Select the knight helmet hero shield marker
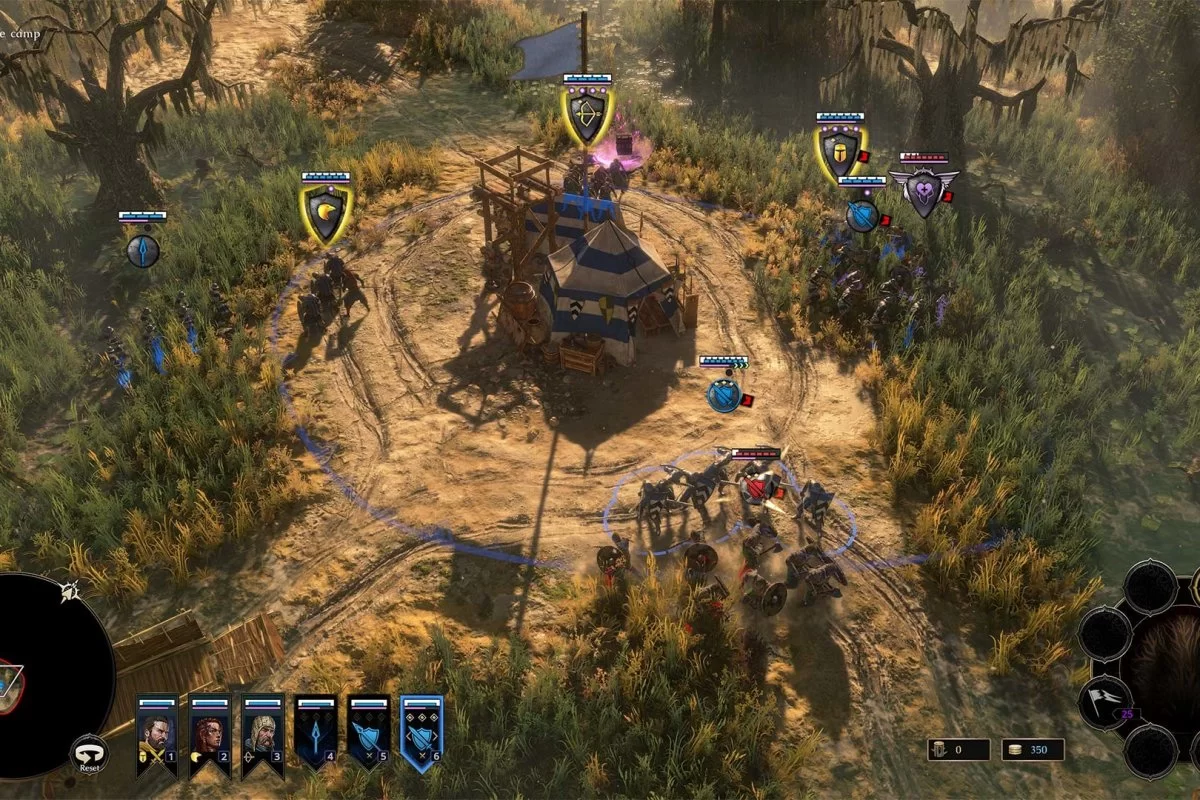This screenshot has width=1200, height=800. (841, 153)
